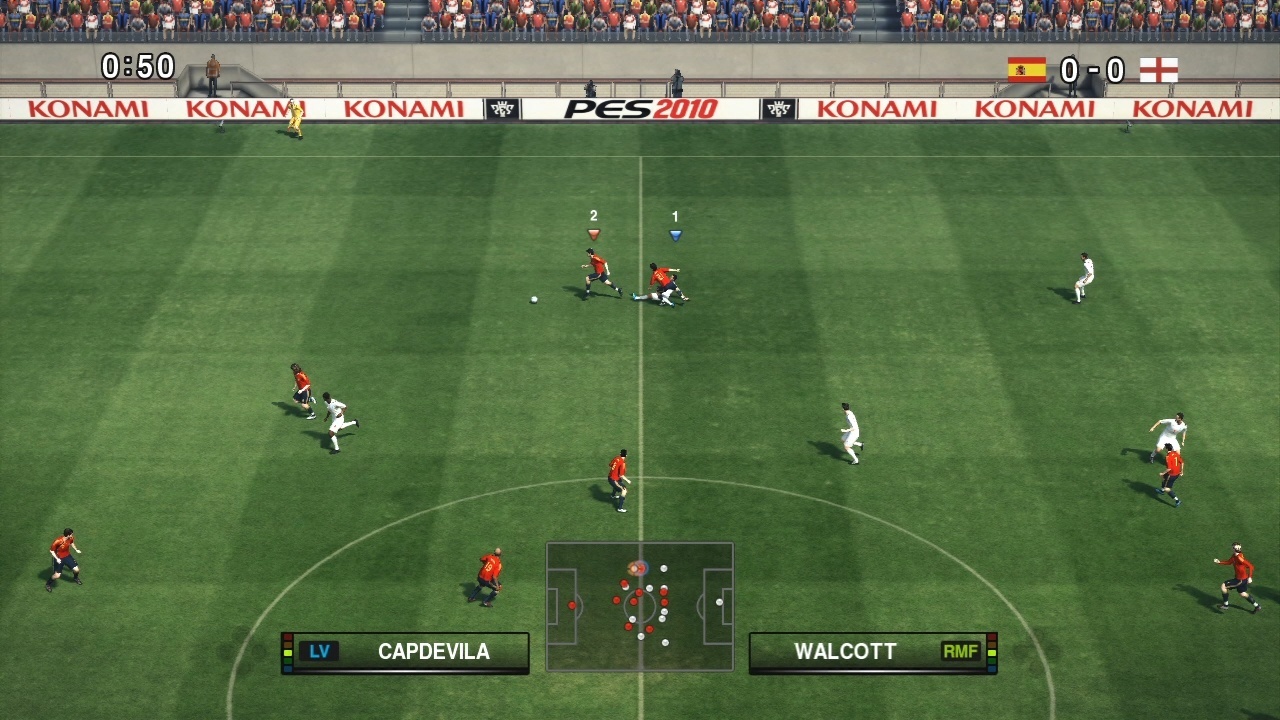Click the radar minimap center circle
Screen dimensions: 1280x720
(x=640, y=604)
